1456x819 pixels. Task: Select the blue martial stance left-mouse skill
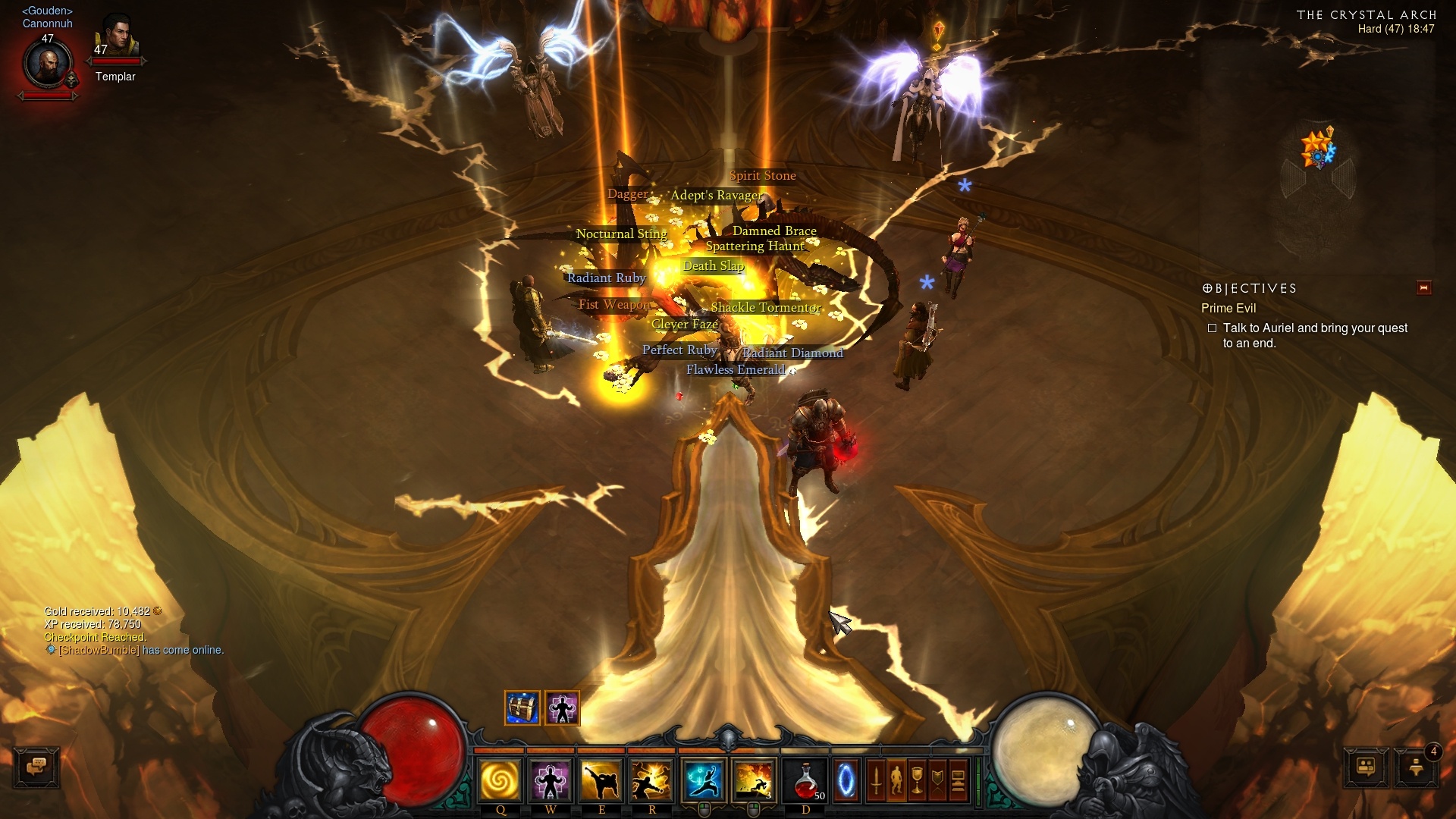pos(704,780)
